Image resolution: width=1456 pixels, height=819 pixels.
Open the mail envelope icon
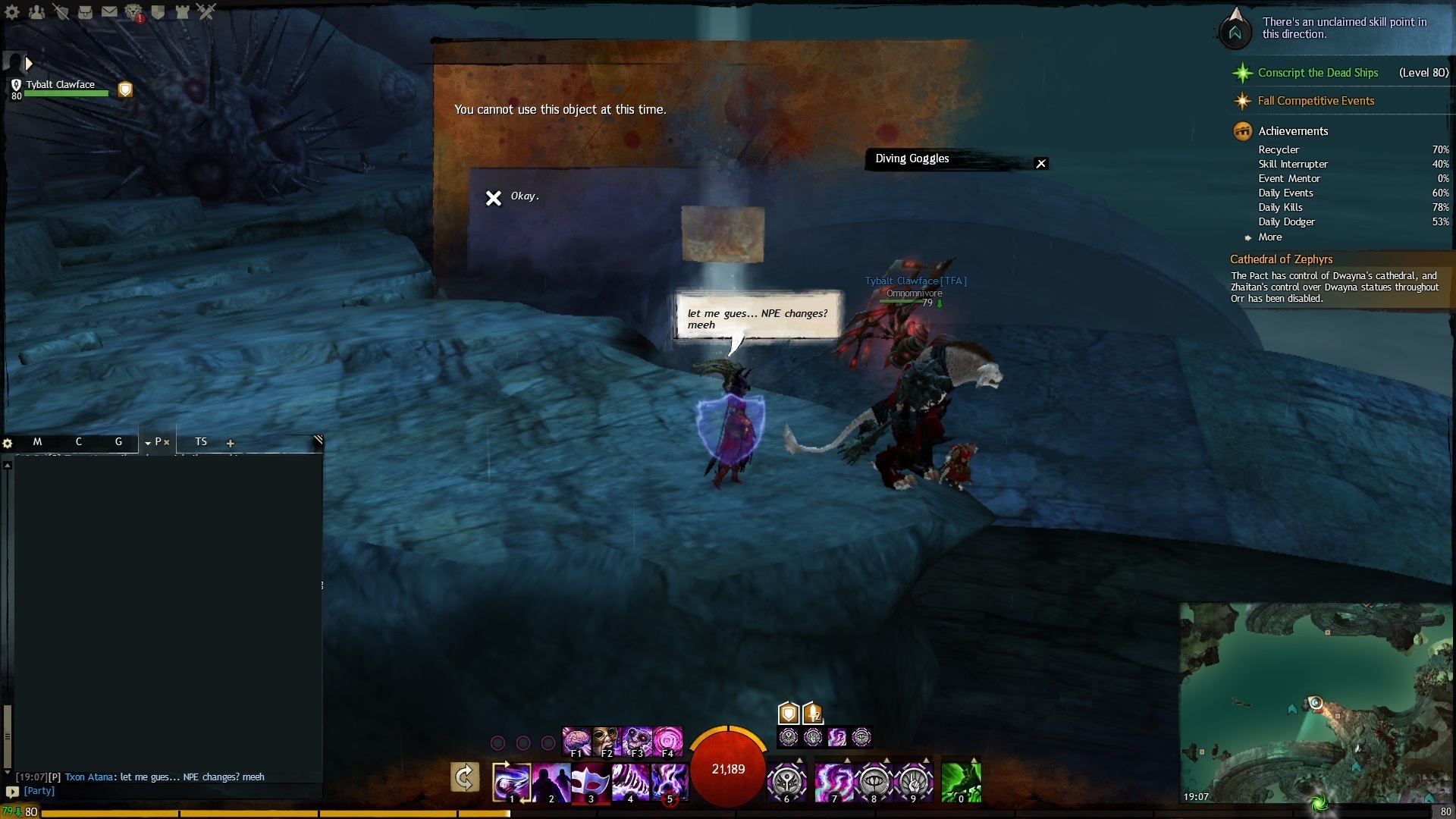tap(109, 12)
